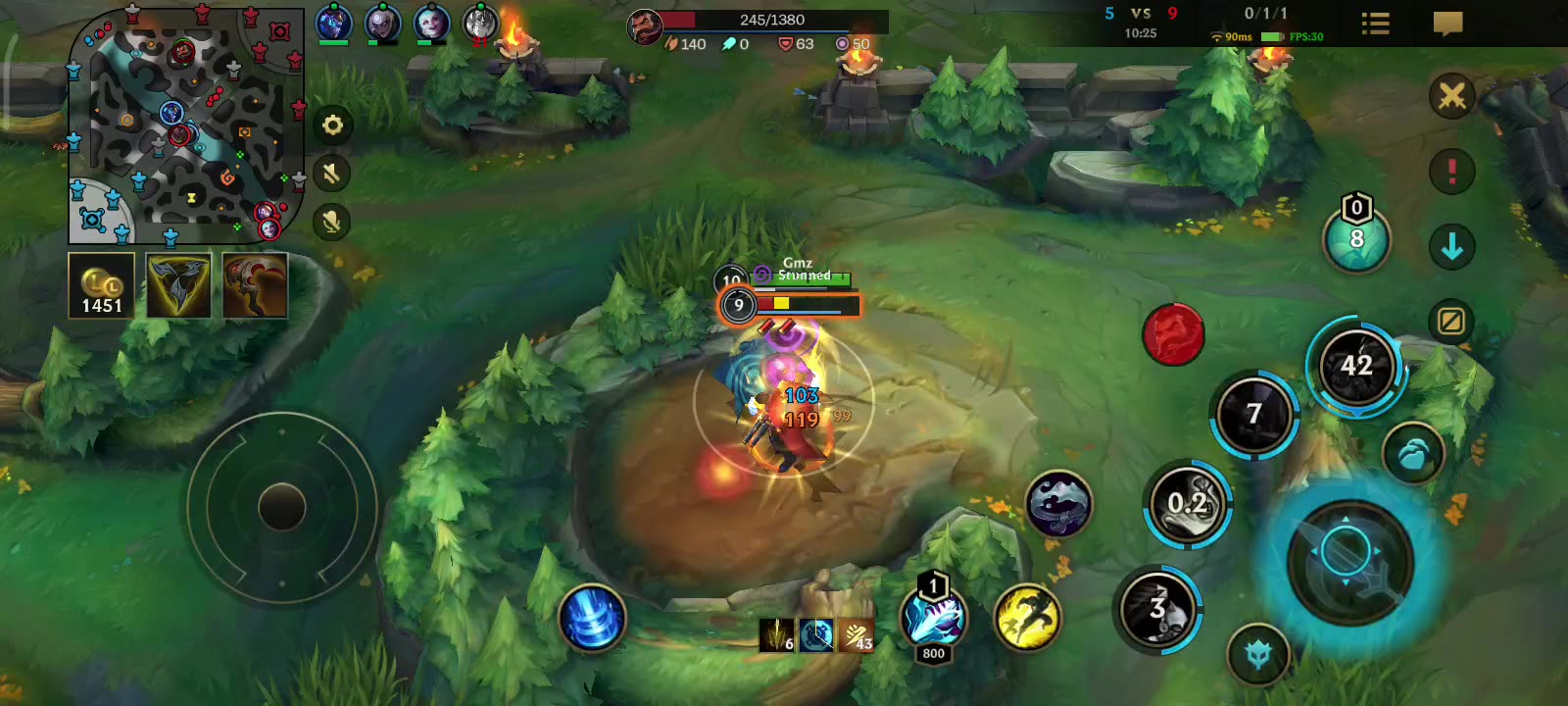This screenshot has width=1568, height=706.
Task: Open the scoreboard list menu
Action: 1374,25
